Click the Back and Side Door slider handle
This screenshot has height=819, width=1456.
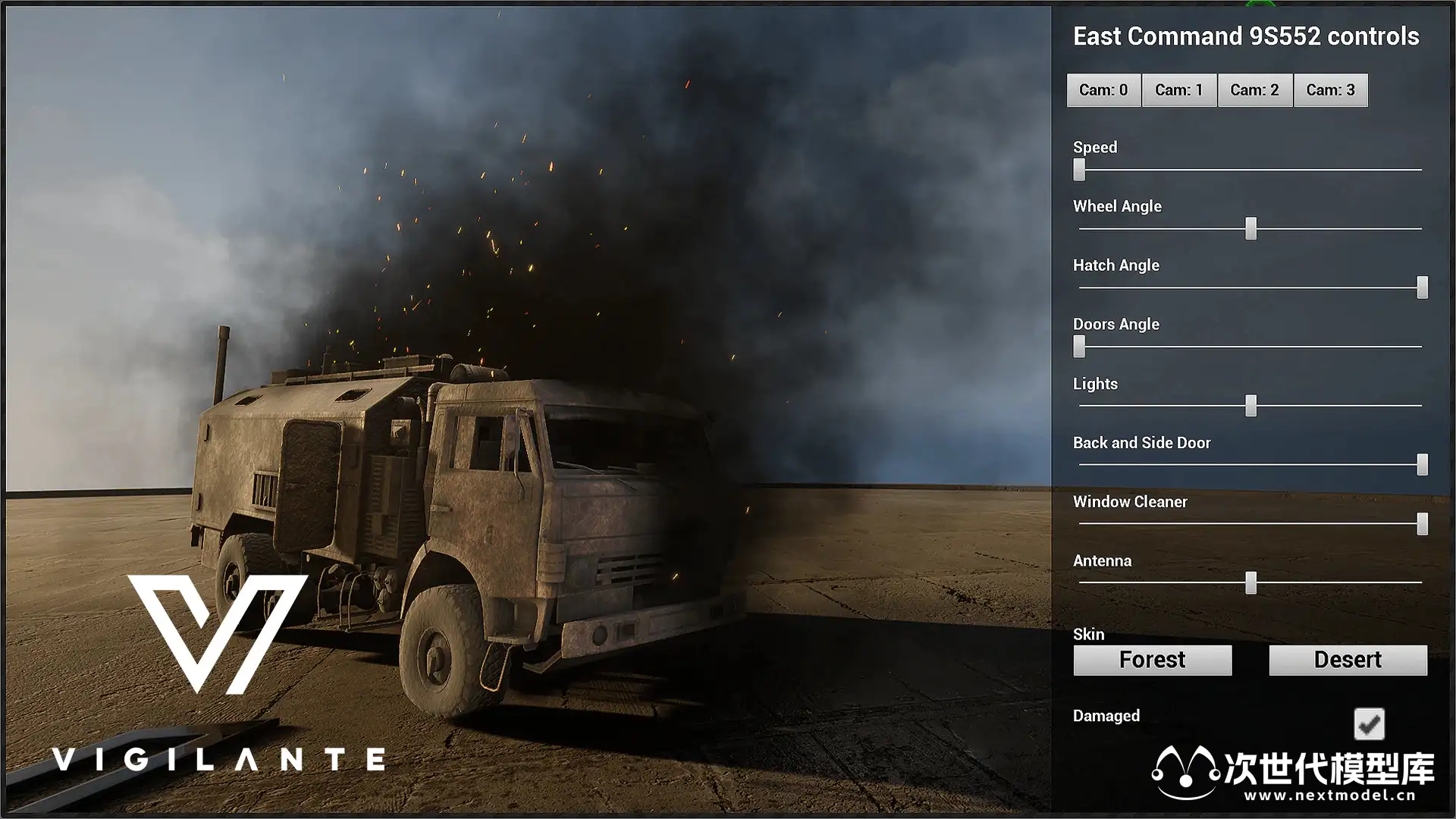(1423, 465)
